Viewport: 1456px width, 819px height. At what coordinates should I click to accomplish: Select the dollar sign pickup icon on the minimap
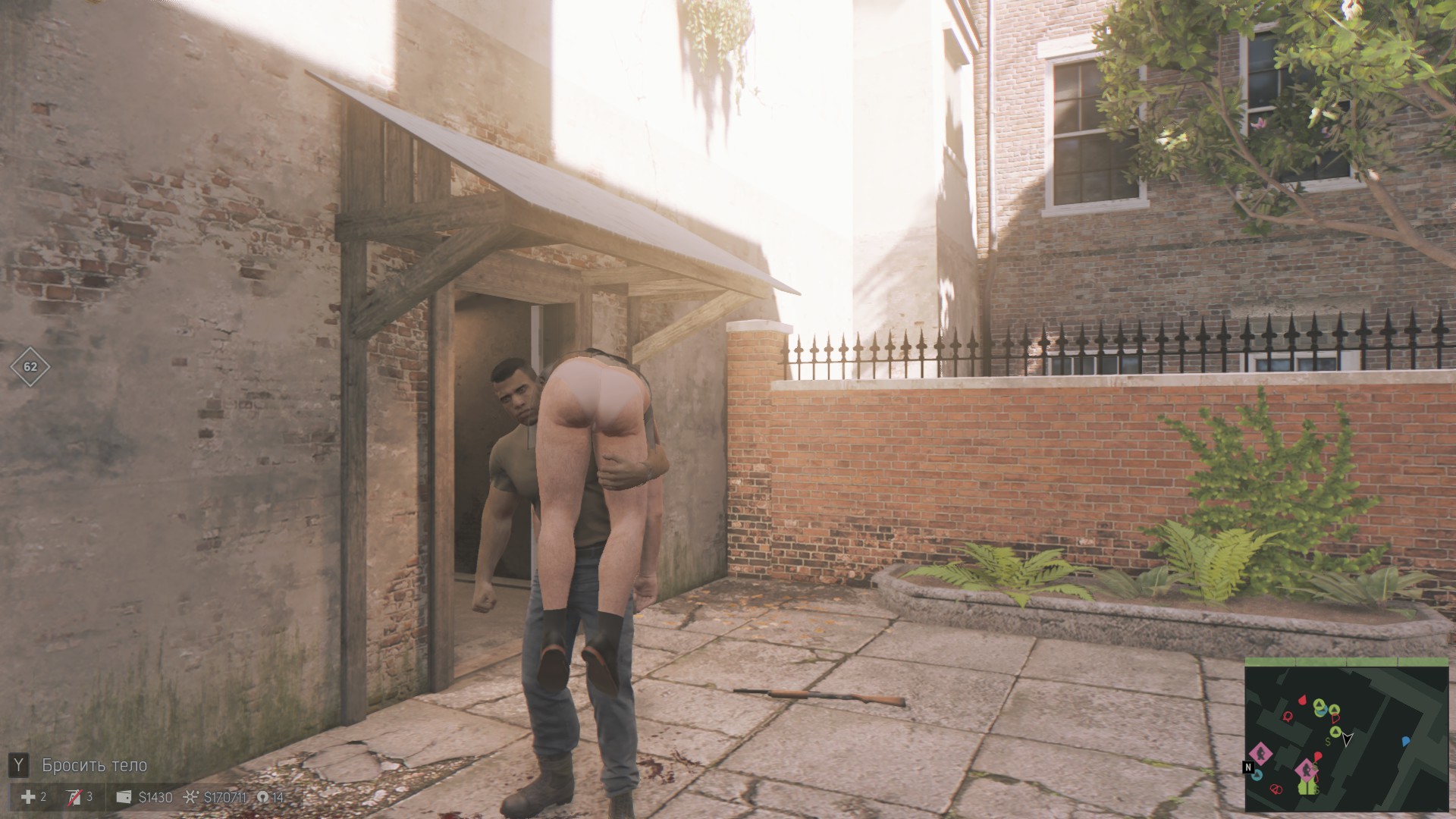pos(1328,741)
